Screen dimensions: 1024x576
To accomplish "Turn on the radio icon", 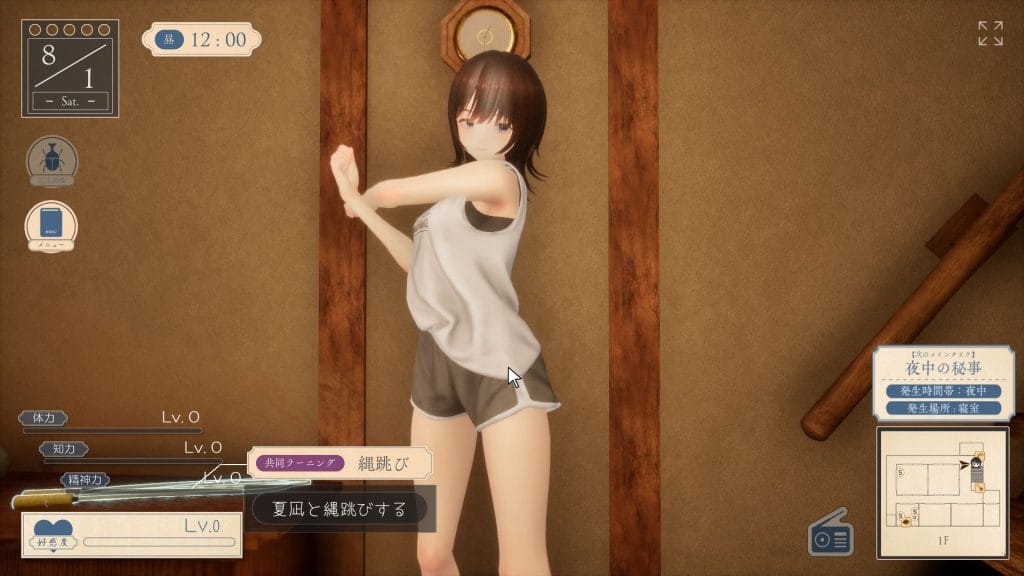I will 830,536.
